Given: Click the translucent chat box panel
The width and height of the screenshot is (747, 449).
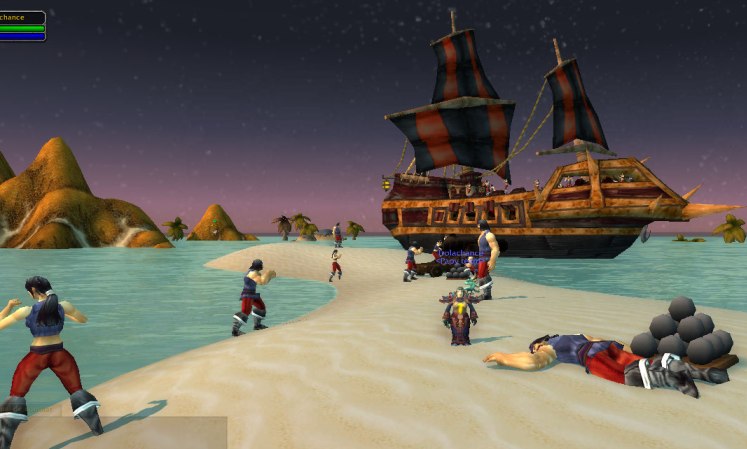Looking at the screenshot, I should (120, 432).
